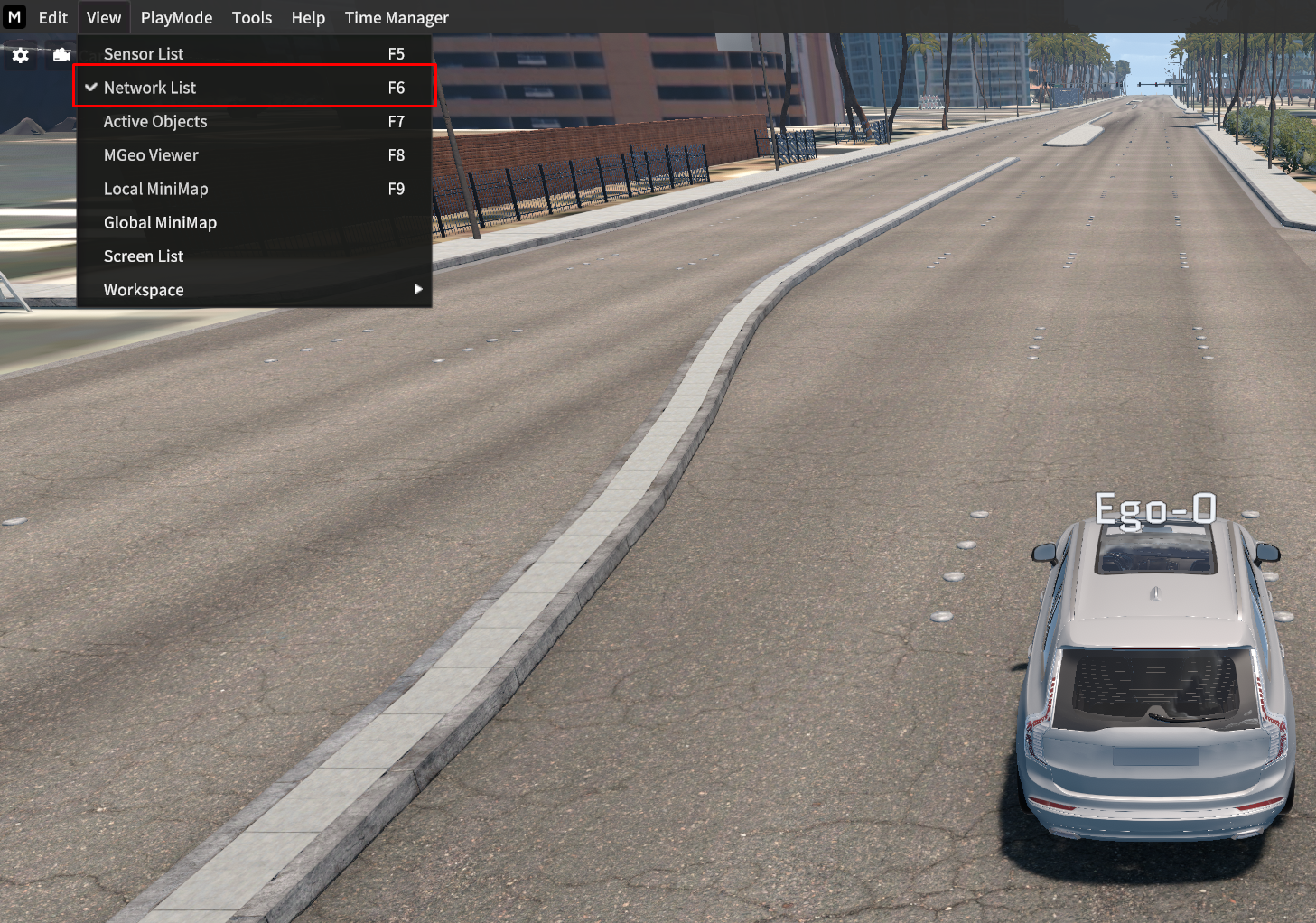Open the Help menu
The height and width of the screenshot is (923, 1316).
click(308, 18)
